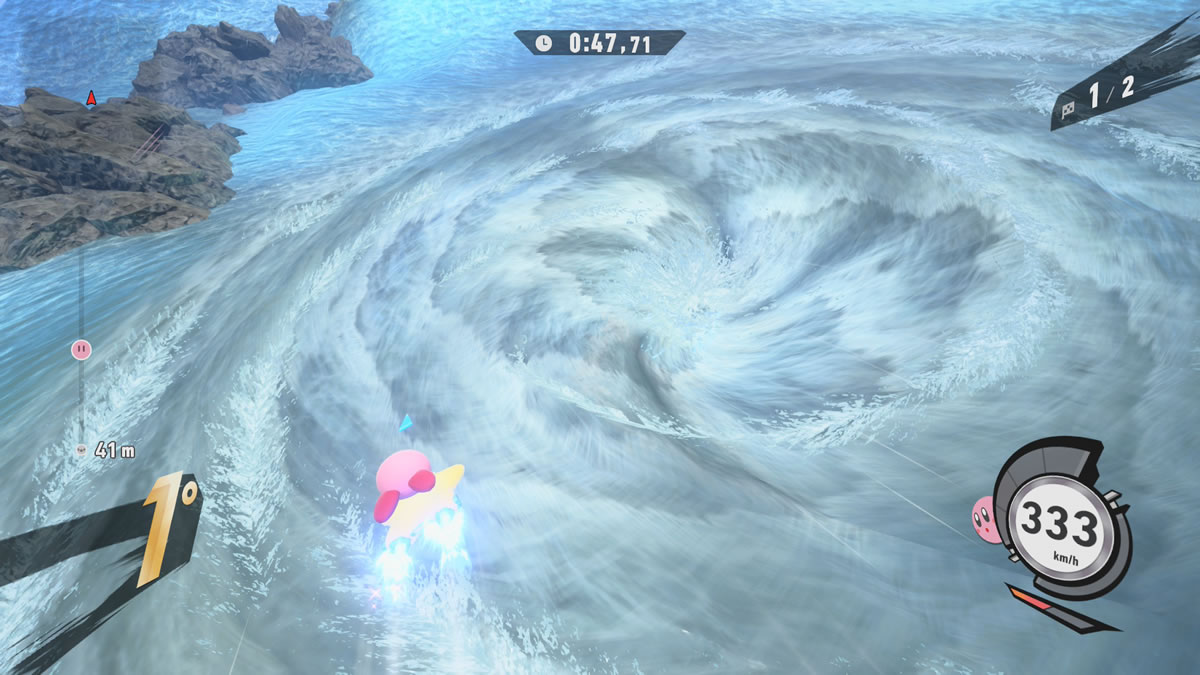Select the Kirby marker on the course progress track
The image size is (1200, 675).
[x=81, y=349]
